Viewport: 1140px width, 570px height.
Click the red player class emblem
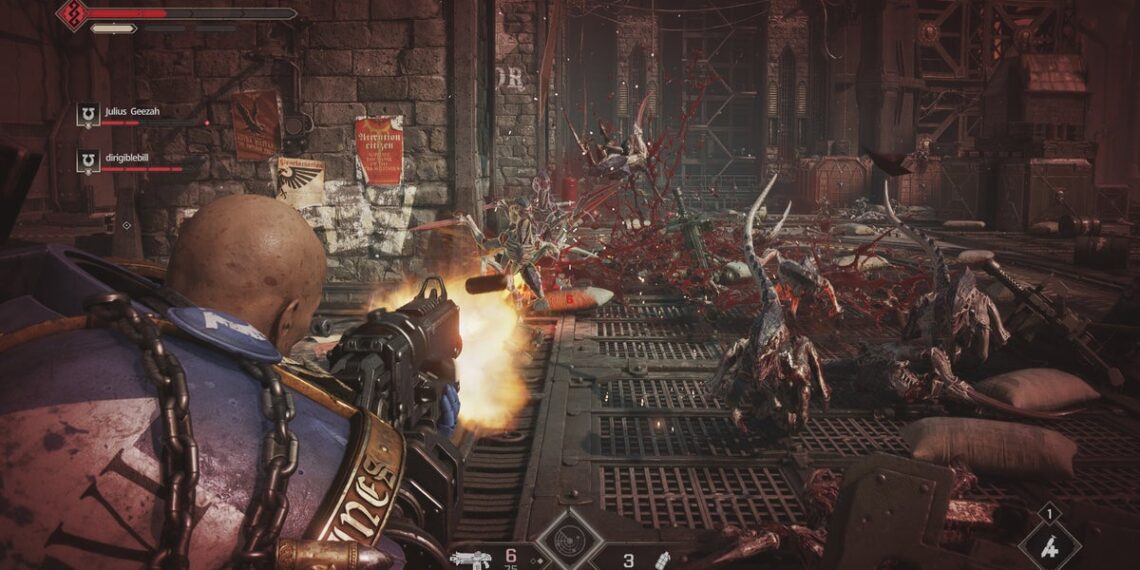(x=72, y=13)
